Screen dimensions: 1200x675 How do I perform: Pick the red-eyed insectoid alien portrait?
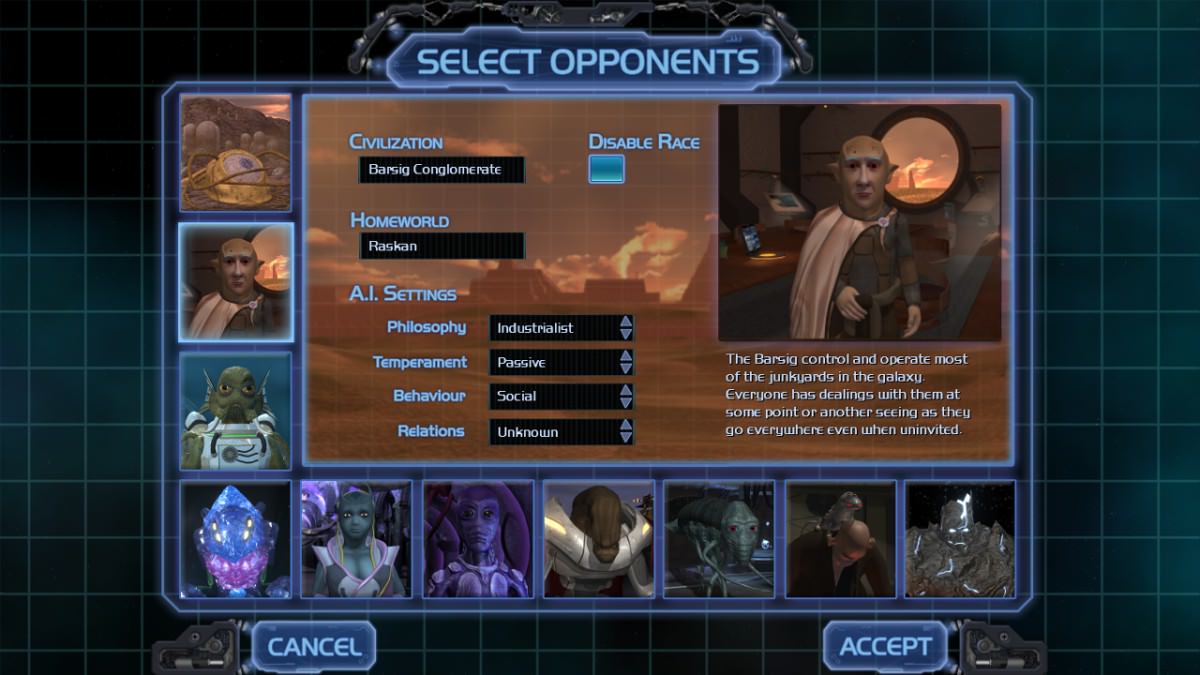pyautogui.click(x=719, y=539)
